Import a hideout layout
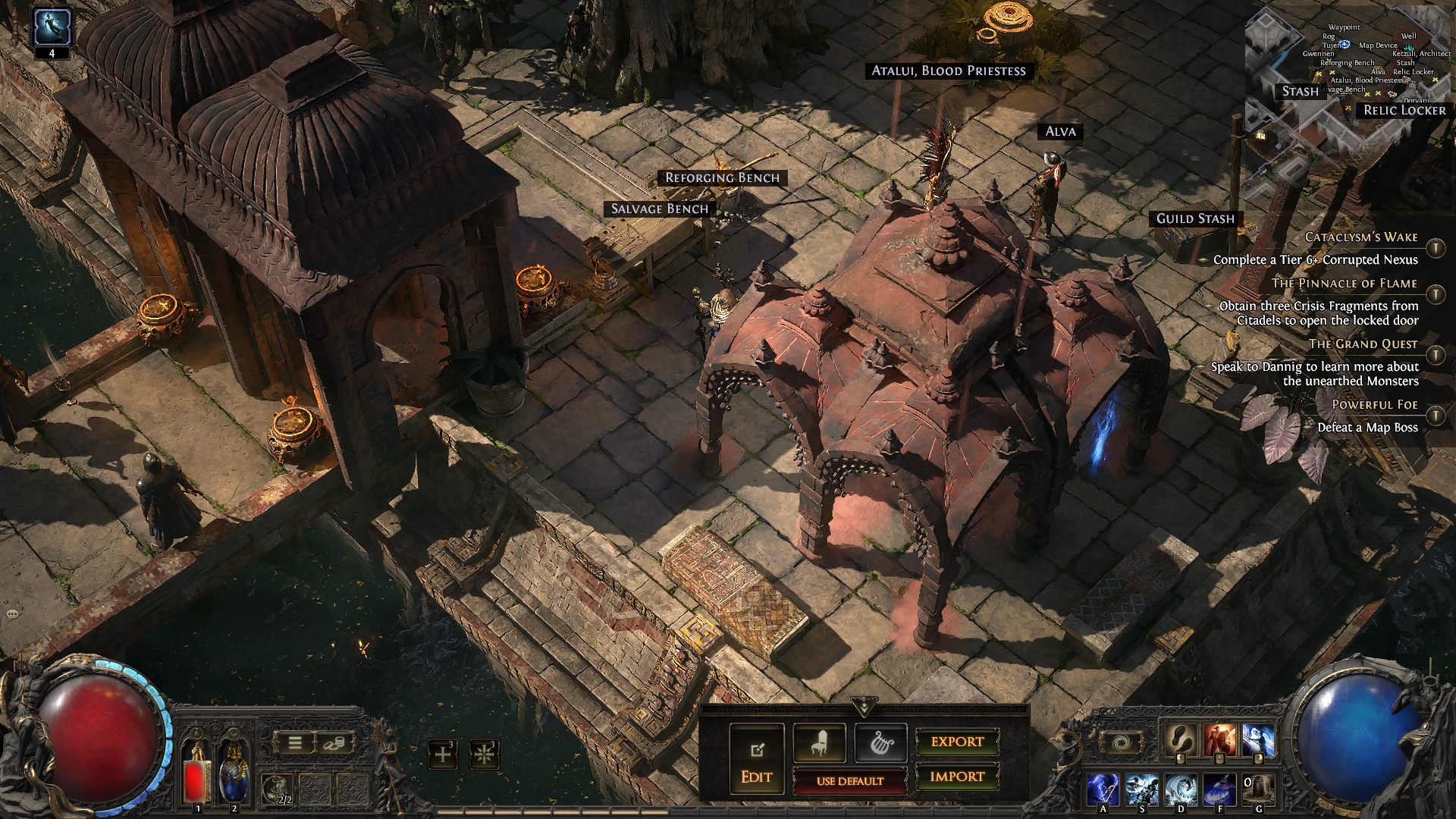Viewport: 1456px width, 819px height. coord(957,777)
